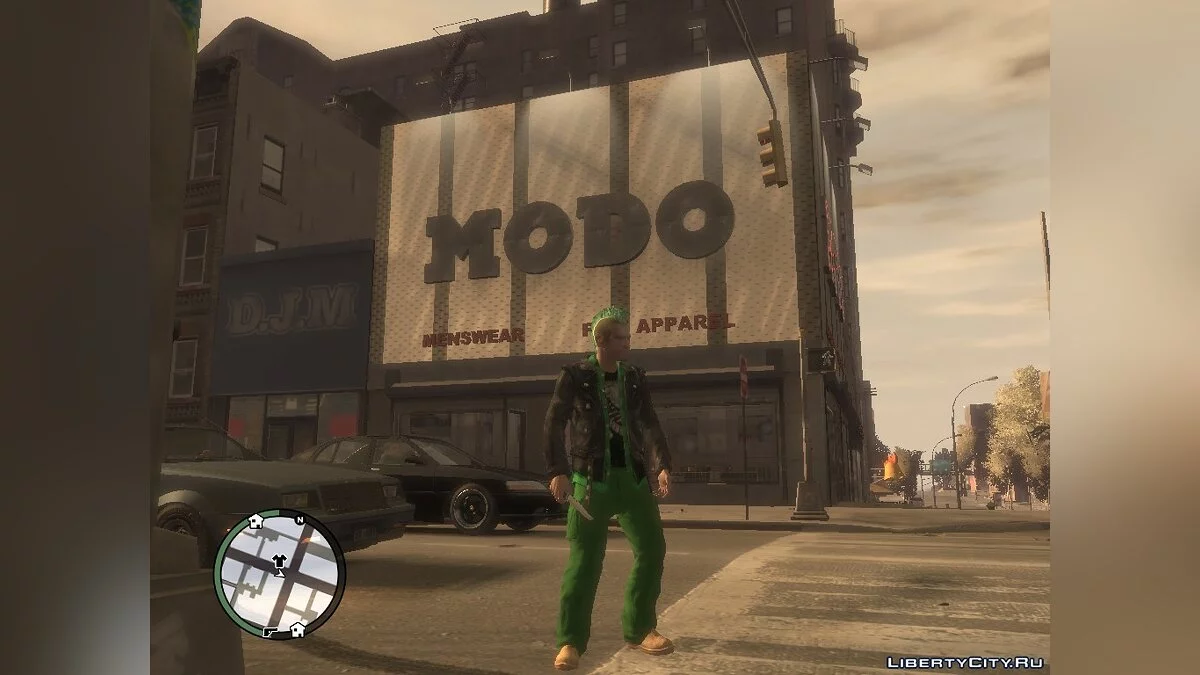Open the circular minimap radar
The width and height of the screenshot is (1200, 675).
(x=278, y=574)
